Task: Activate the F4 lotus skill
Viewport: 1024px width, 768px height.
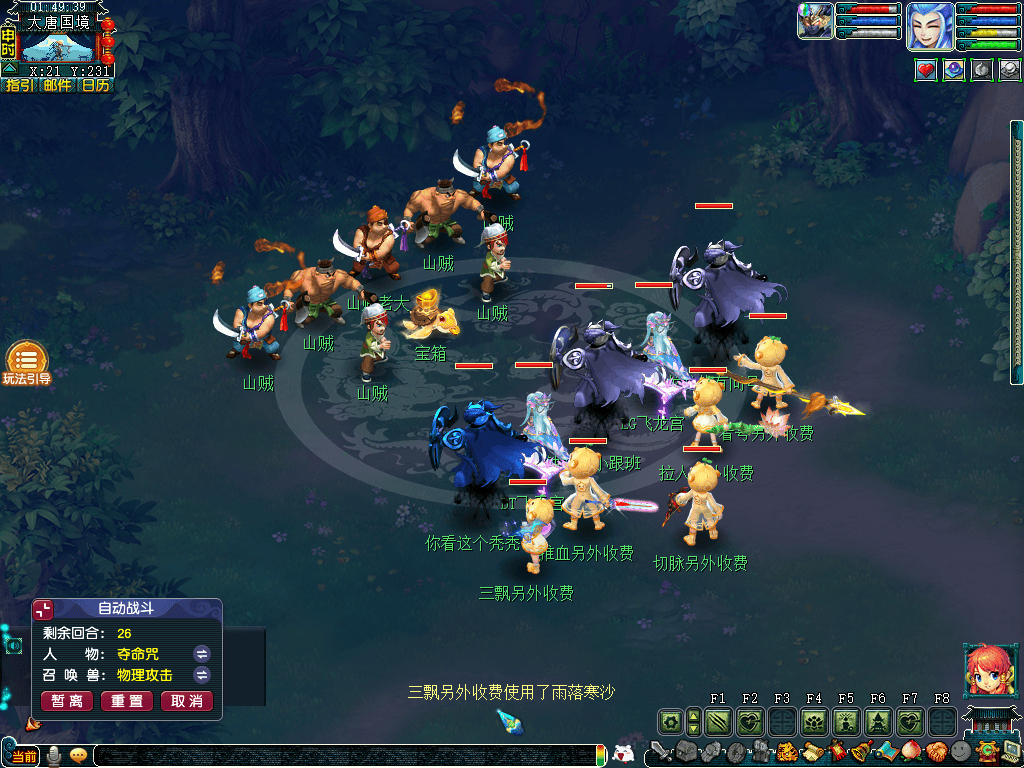Action: (814, 721)
